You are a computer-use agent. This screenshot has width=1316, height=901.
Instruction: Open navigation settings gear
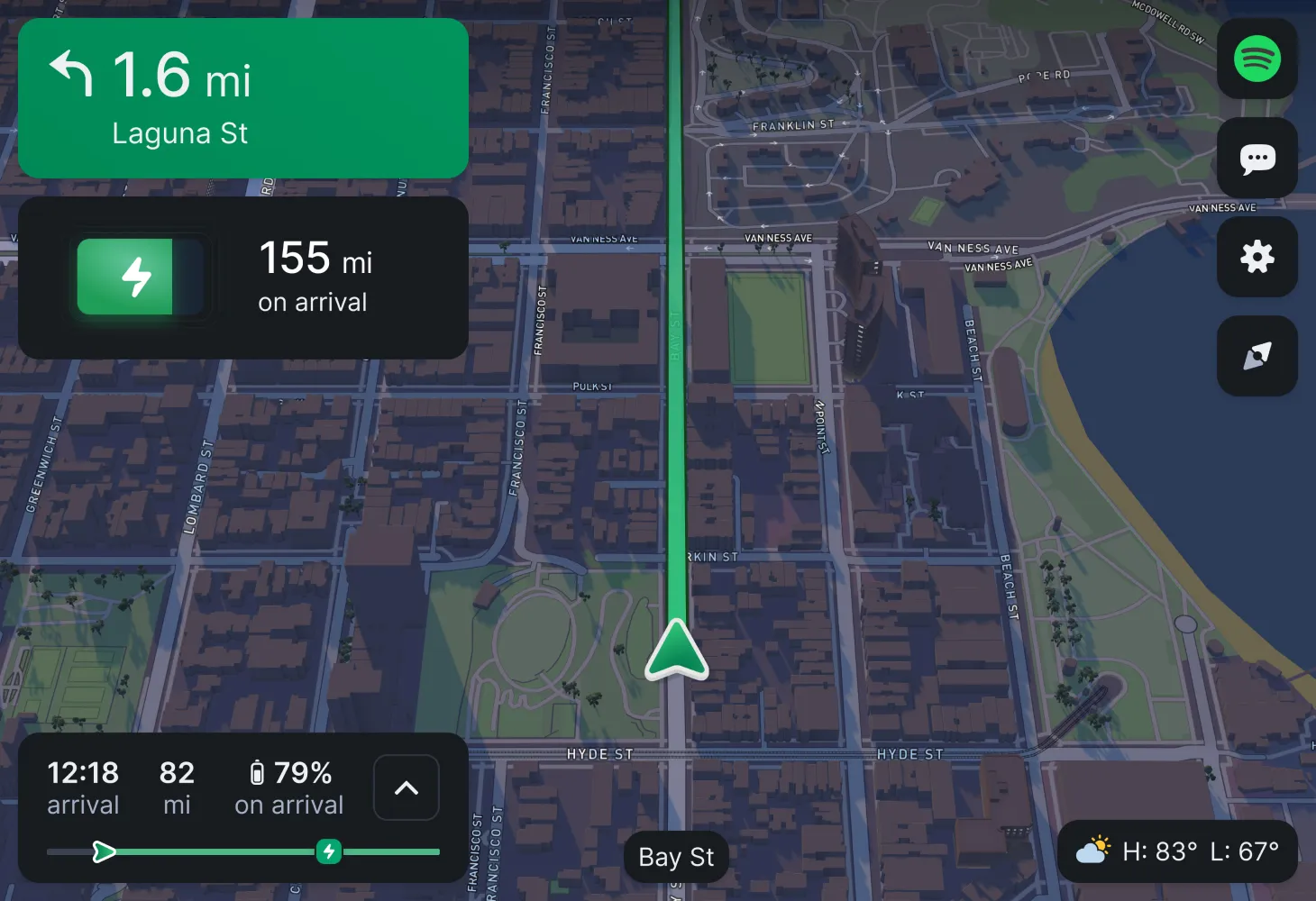click(x=1257, y=258)
